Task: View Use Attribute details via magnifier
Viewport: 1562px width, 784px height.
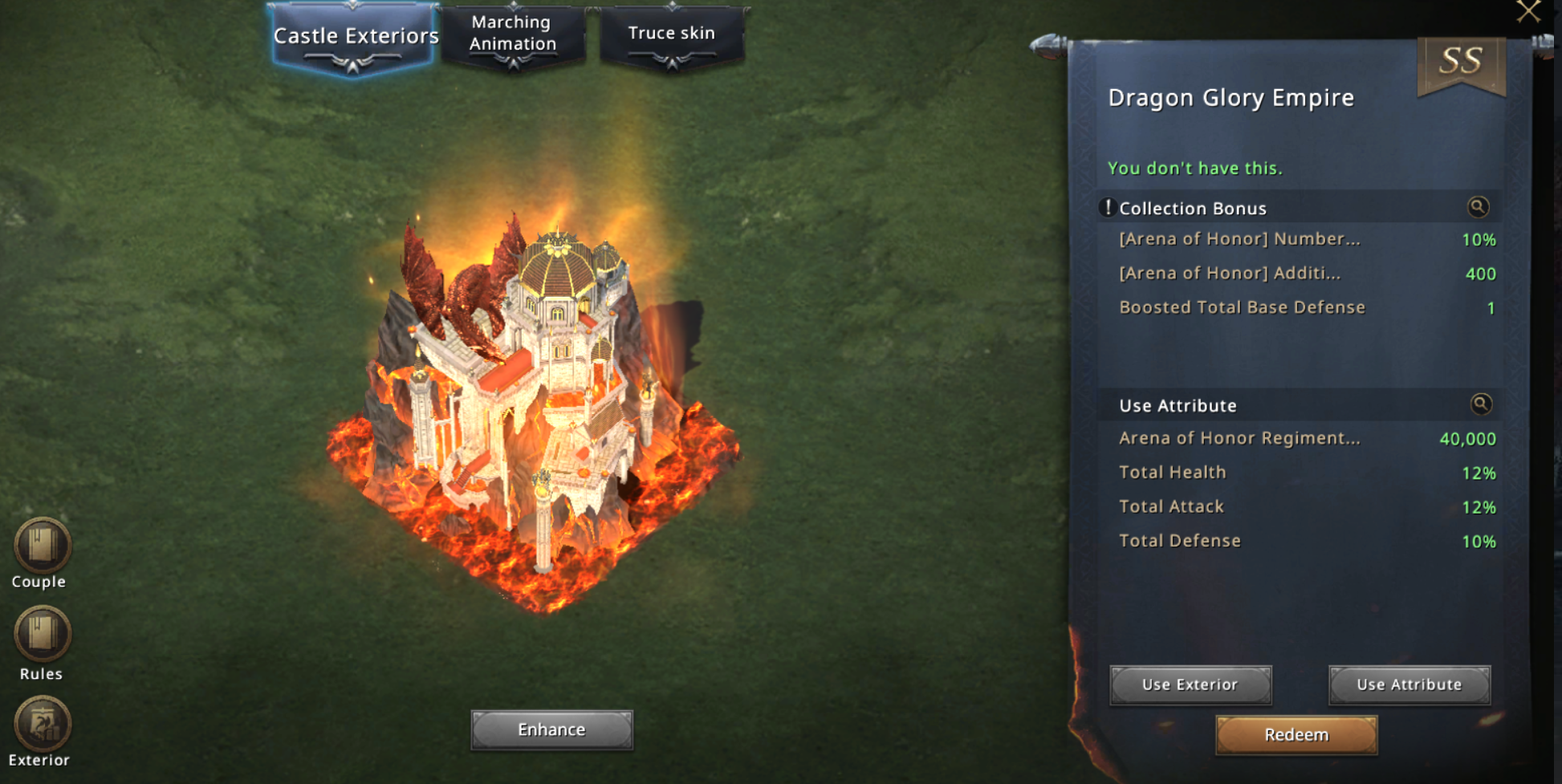Action: point(1481,404)
